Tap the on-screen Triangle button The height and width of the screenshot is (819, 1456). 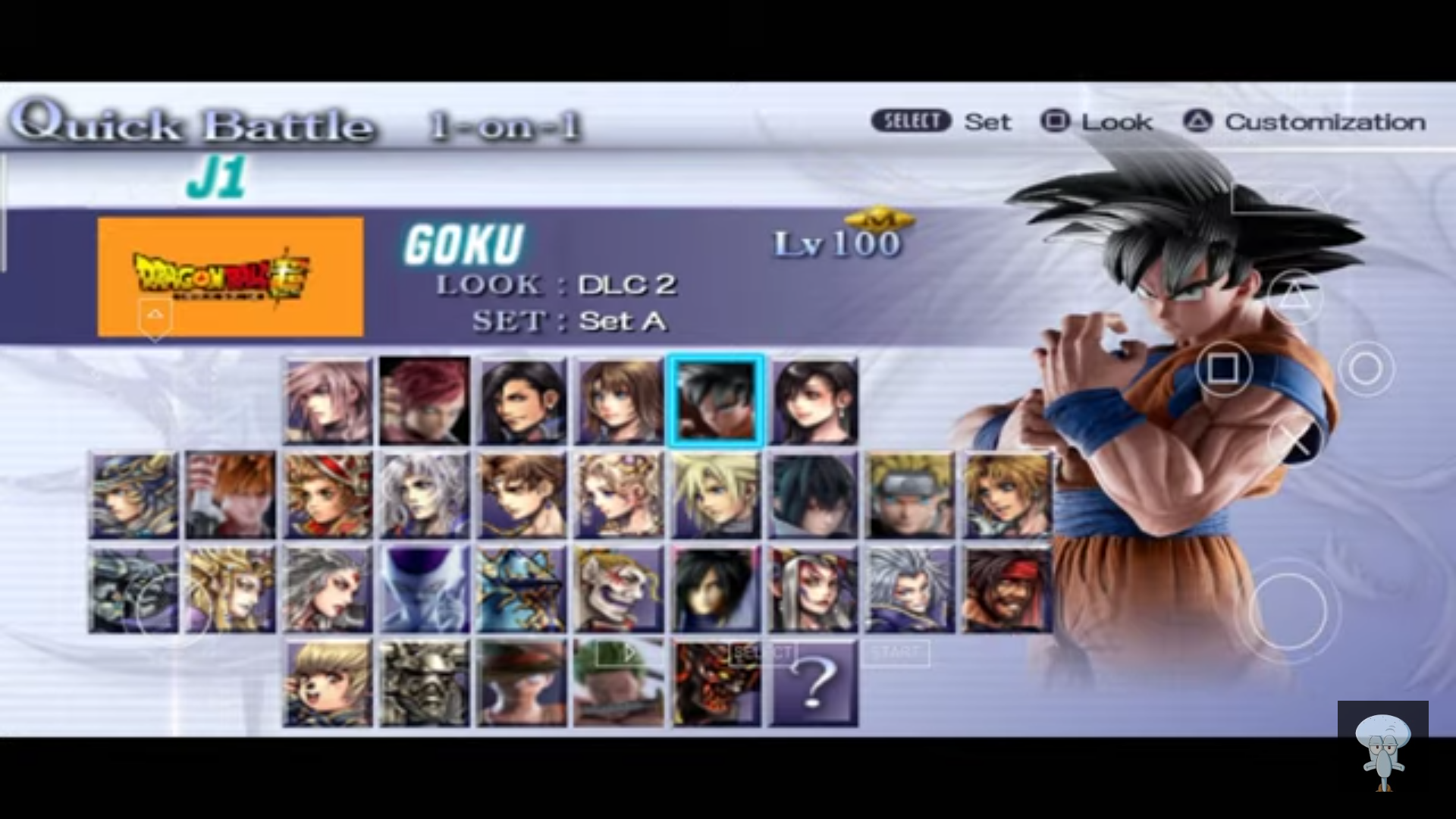pos(1296,297)
